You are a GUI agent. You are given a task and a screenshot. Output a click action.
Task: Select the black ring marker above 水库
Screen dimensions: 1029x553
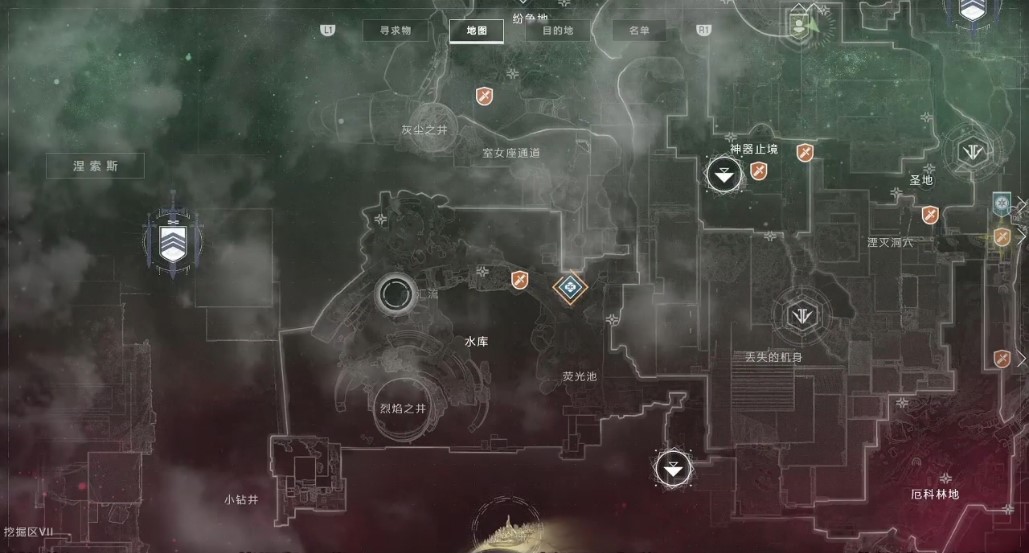tap(395, 295)
